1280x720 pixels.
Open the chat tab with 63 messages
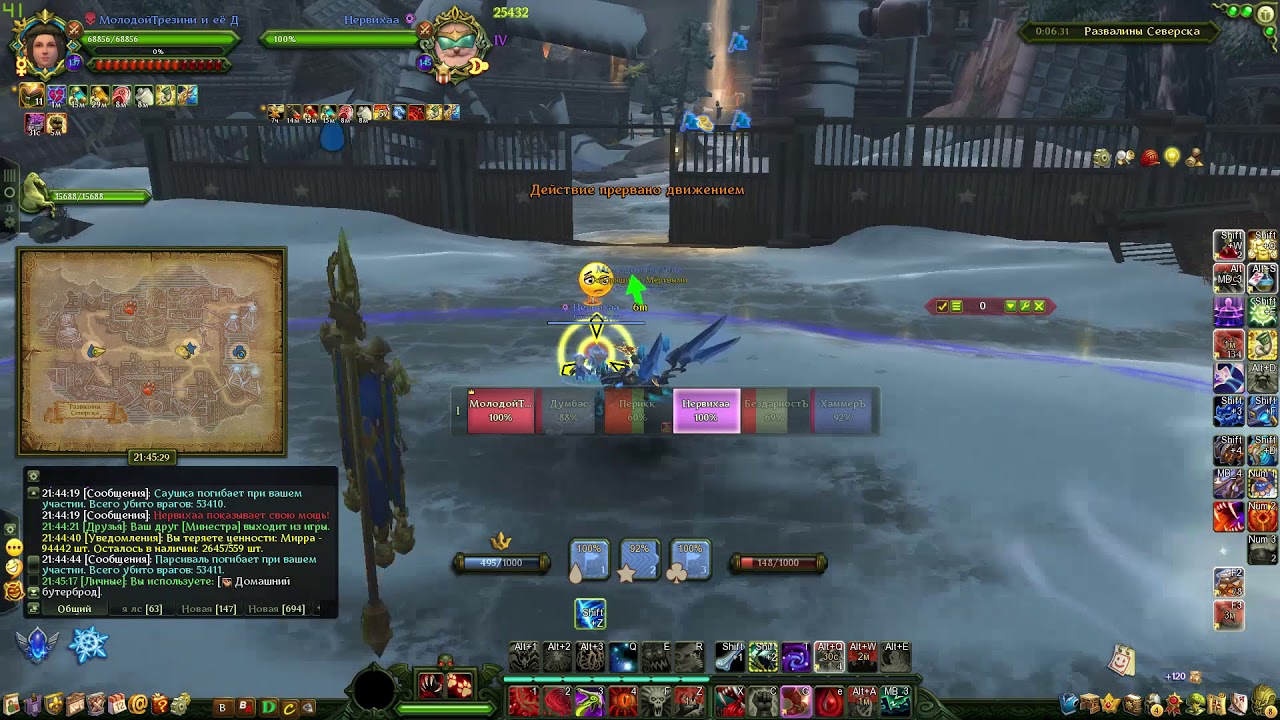pyautogui.click(x=141, y=608)
